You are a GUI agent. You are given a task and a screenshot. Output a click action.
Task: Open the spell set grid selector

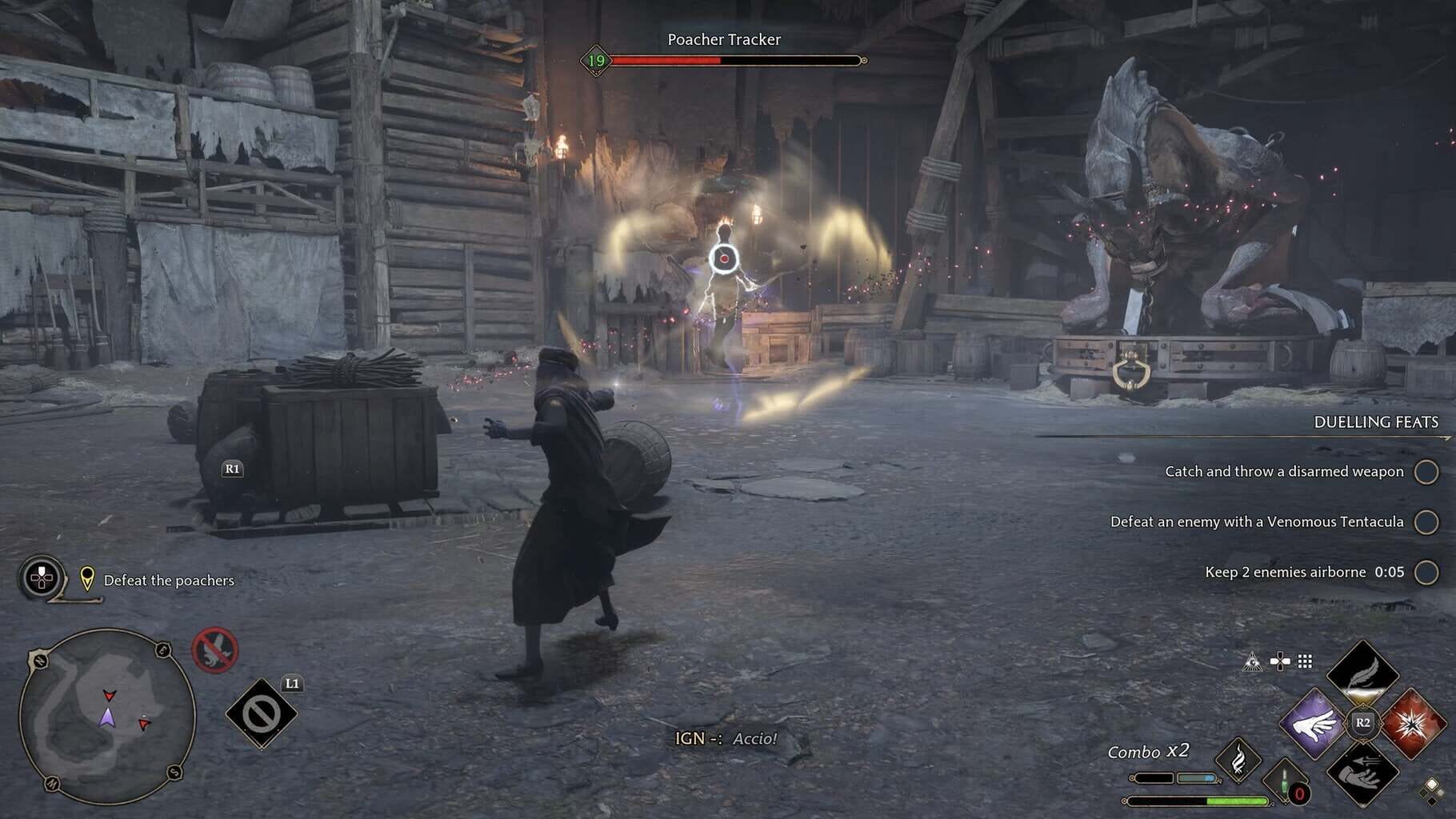tap(1305, 661)
